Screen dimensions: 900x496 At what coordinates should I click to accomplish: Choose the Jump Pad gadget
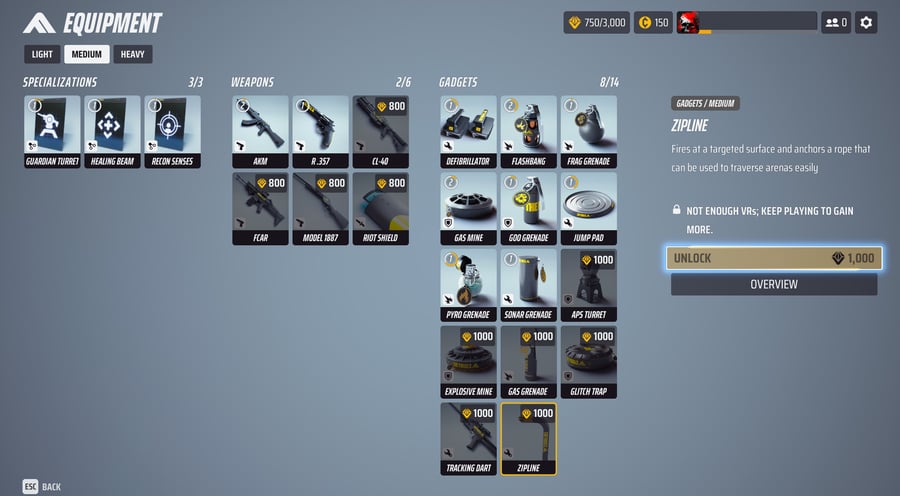click(x=588, y=208)
